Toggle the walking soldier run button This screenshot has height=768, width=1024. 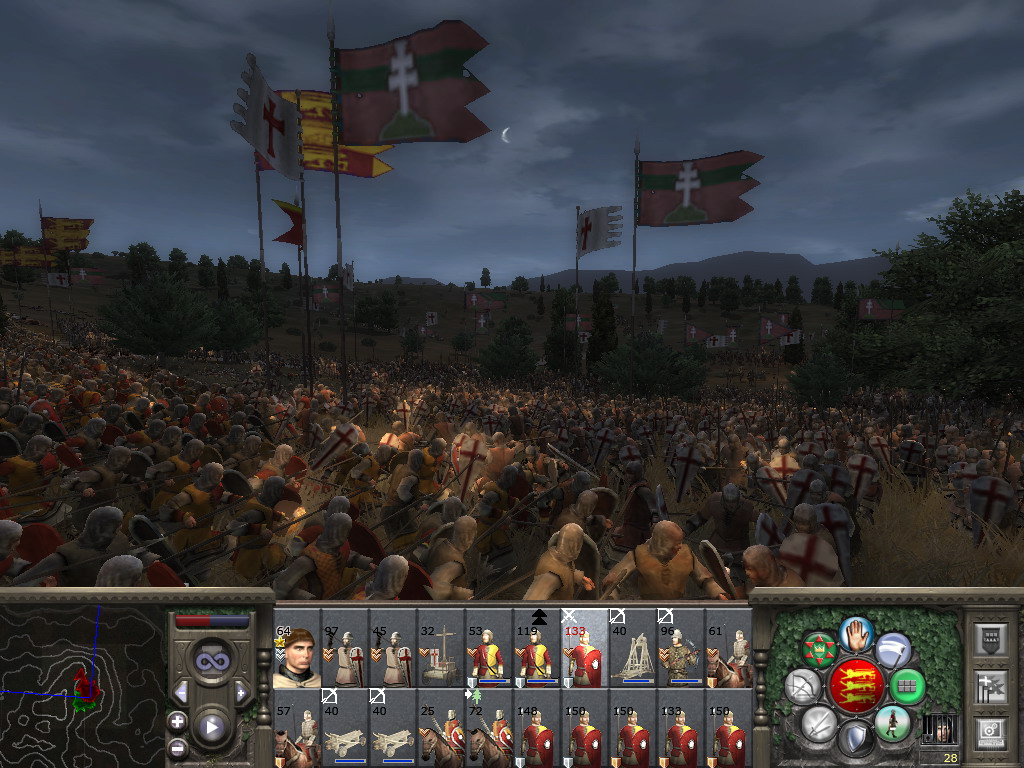891,722
